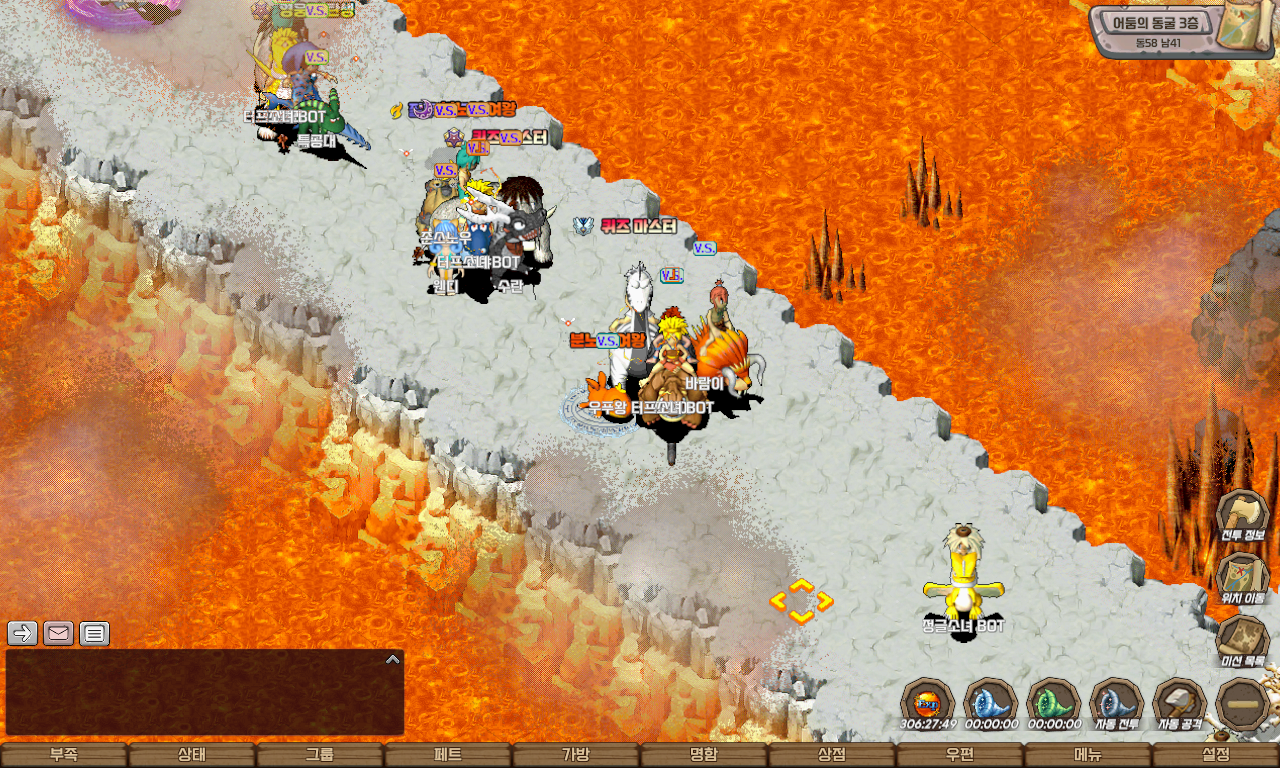Collapse the icon tray with the minus button
The height and width of the screenshot is (768, 1280).
tap(1243, 704)
